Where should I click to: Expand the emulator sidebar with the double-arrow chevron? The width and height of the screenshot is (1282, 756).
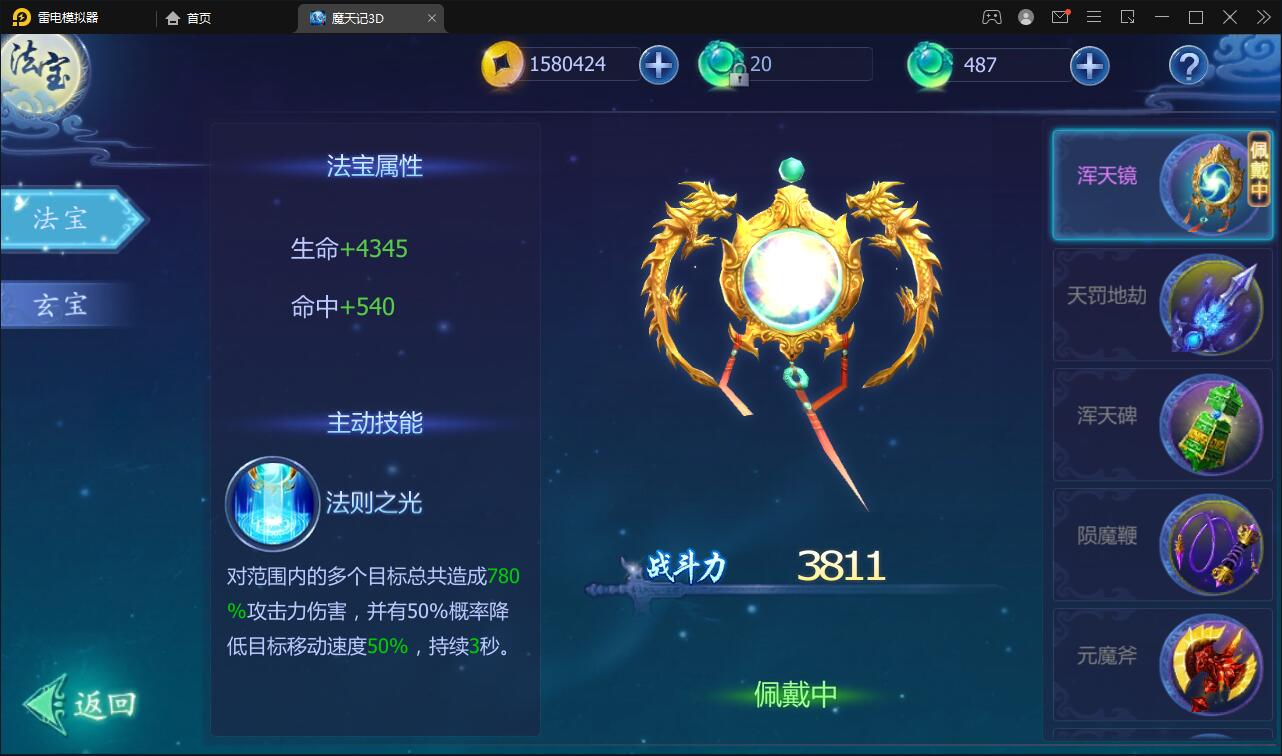pos(1266,17)
